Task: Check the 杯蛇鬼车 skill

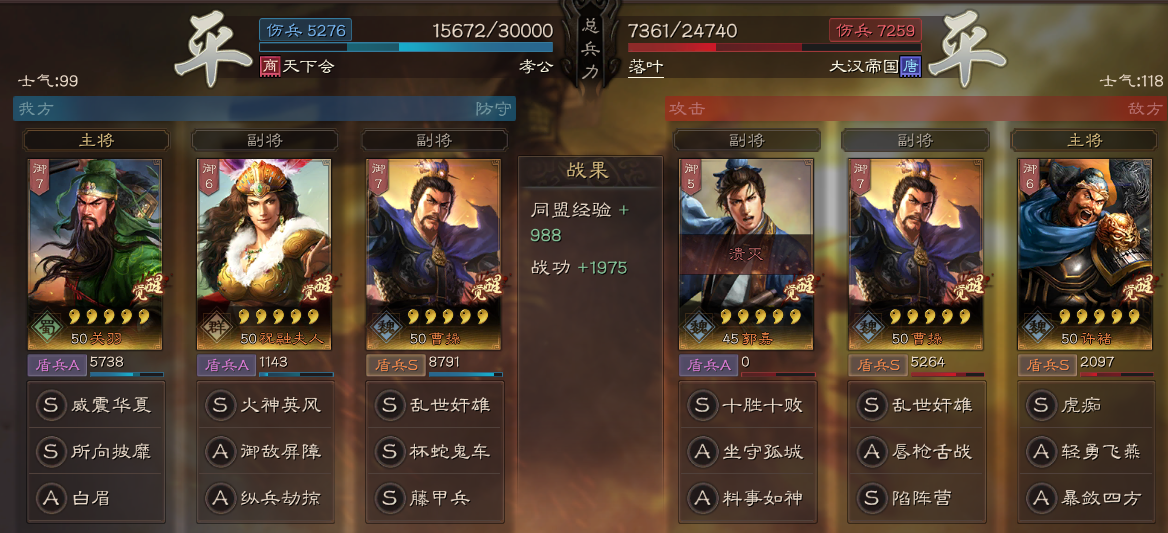Action: (434, 451)
